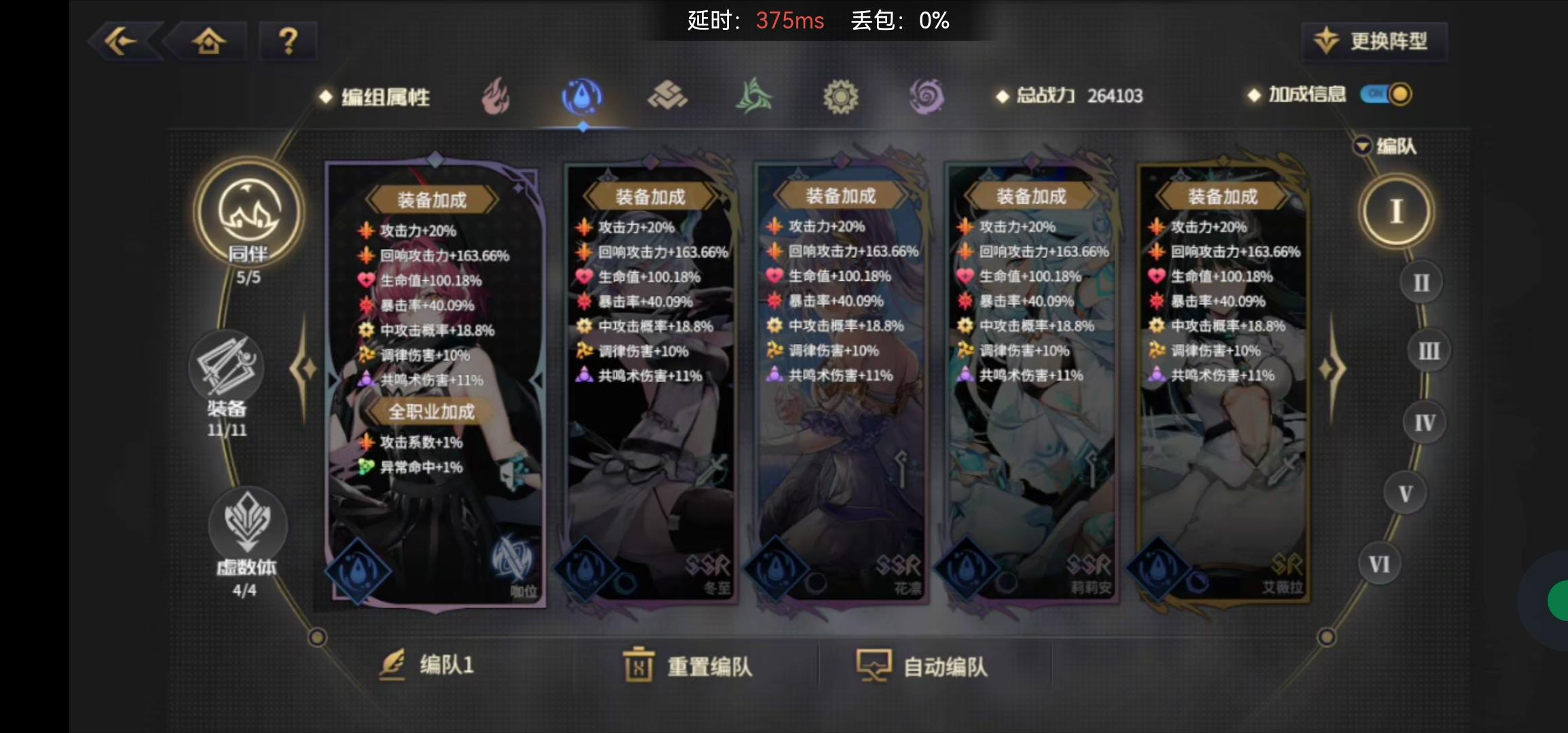1568x733 pixels.
Task: Select the green wind element icon
Action: click(x=755, y=96)
